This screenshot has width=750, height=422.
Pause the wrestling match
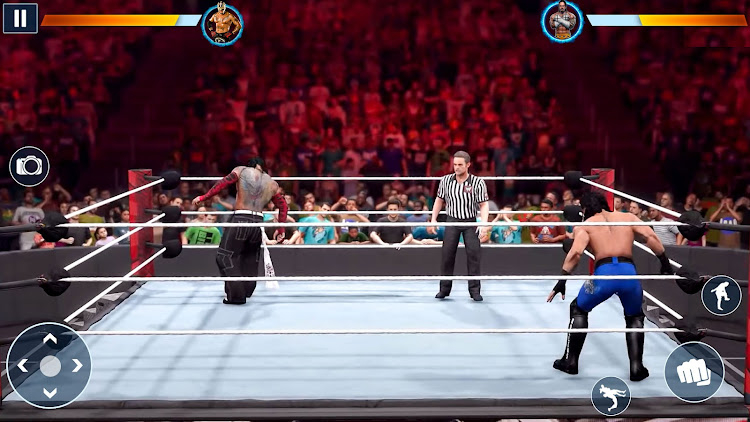pos(20,18)
